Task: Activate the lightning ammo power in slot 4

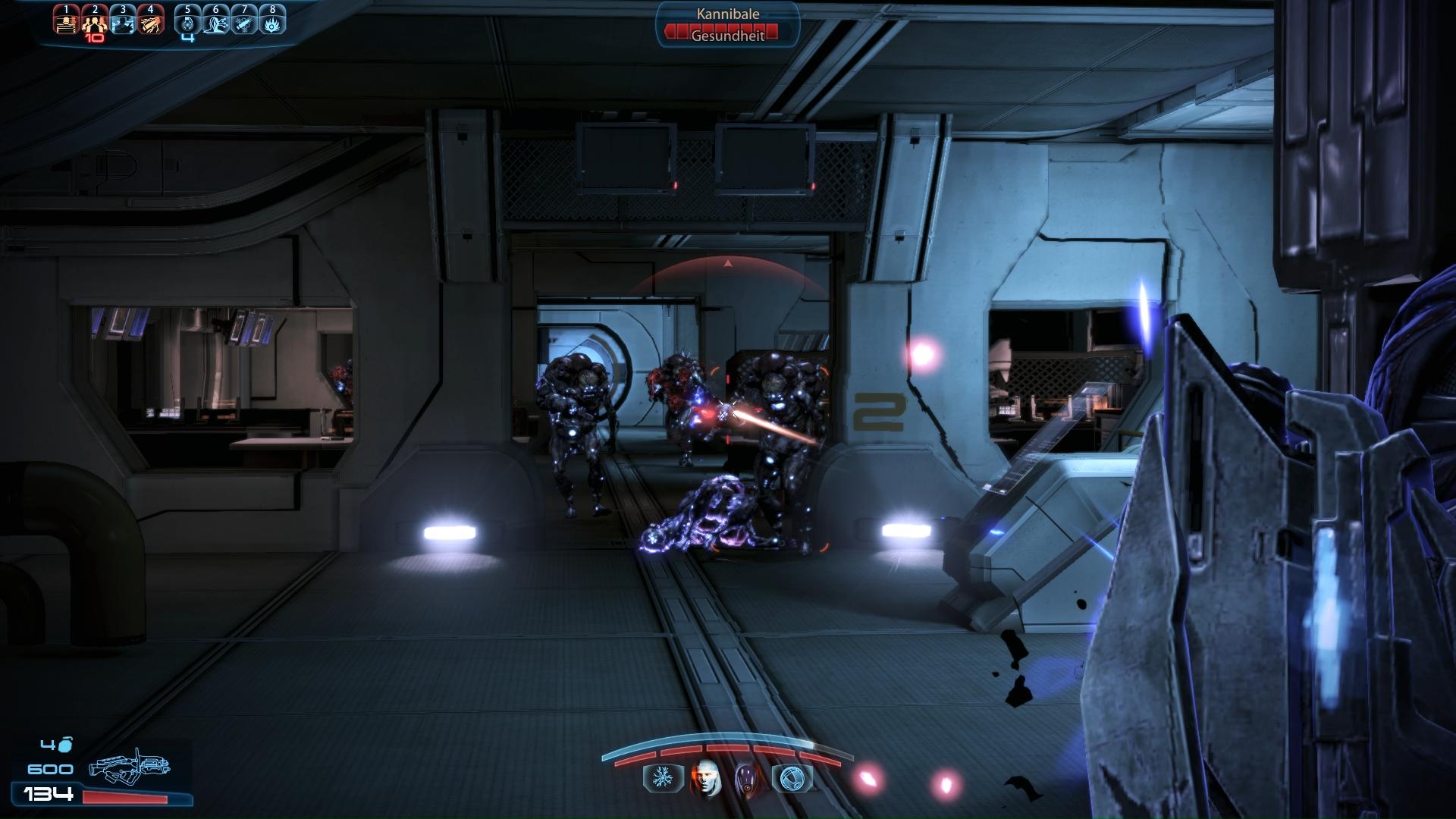Action: (151, 21)
